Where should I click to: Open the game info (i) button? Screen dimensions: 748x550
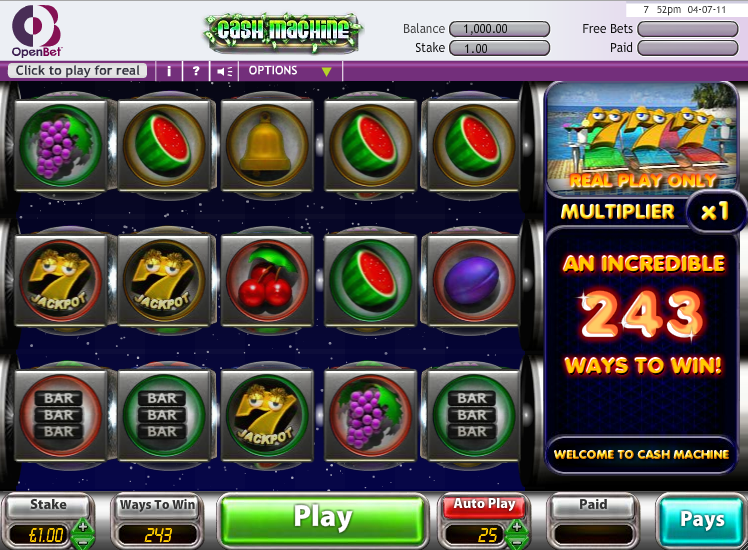coord(169,71)
